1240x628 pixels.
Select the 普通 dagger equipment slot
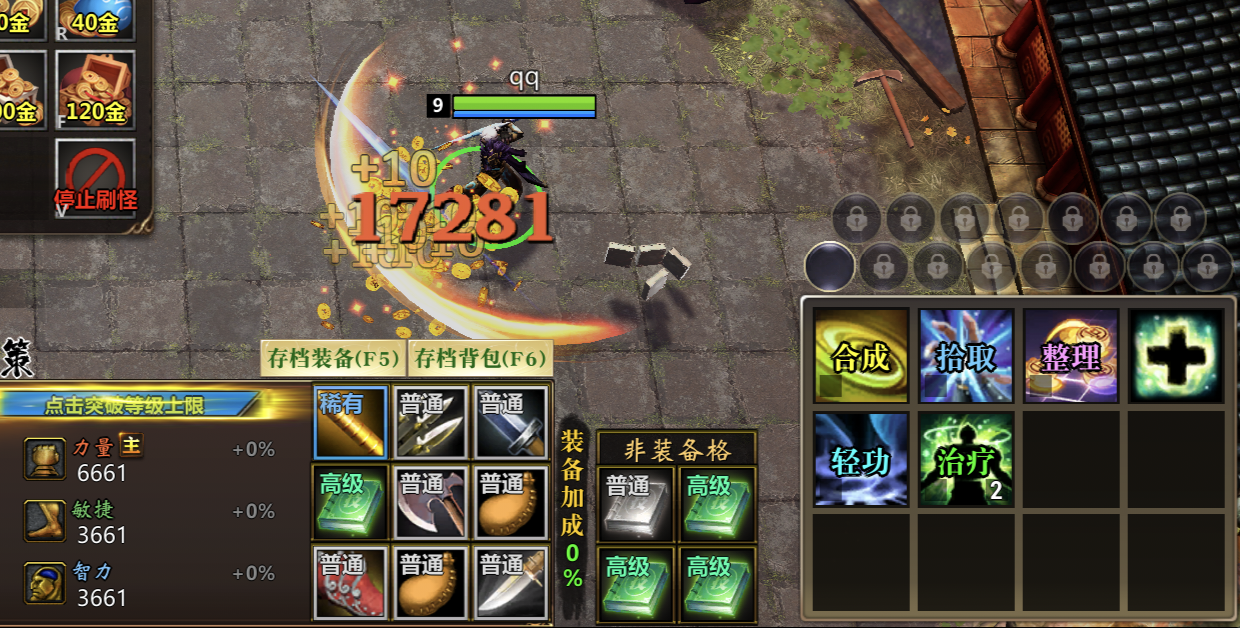click(x=511, y=583)
